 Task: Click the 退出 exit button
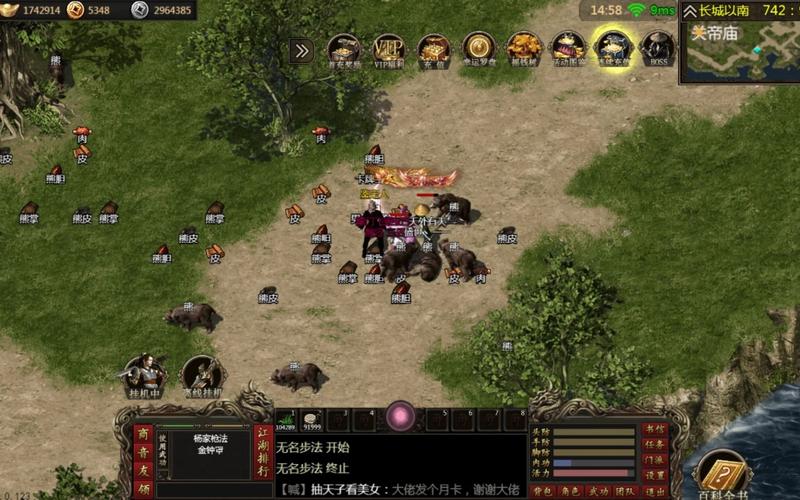click(655, 489)
